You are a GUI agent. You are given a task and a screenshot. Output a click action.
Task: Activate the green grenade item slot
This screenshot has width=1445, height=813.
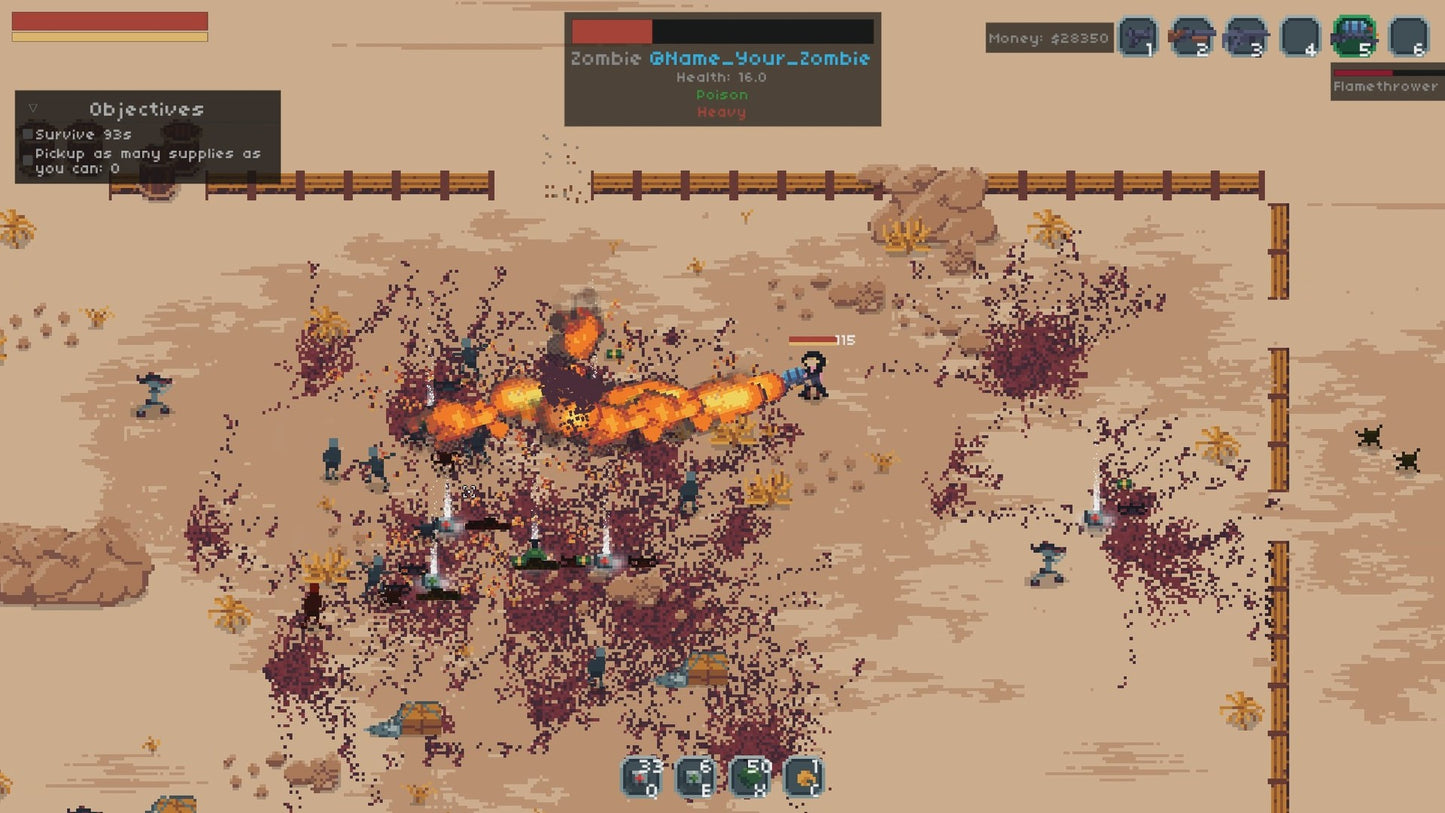(750, 777)
